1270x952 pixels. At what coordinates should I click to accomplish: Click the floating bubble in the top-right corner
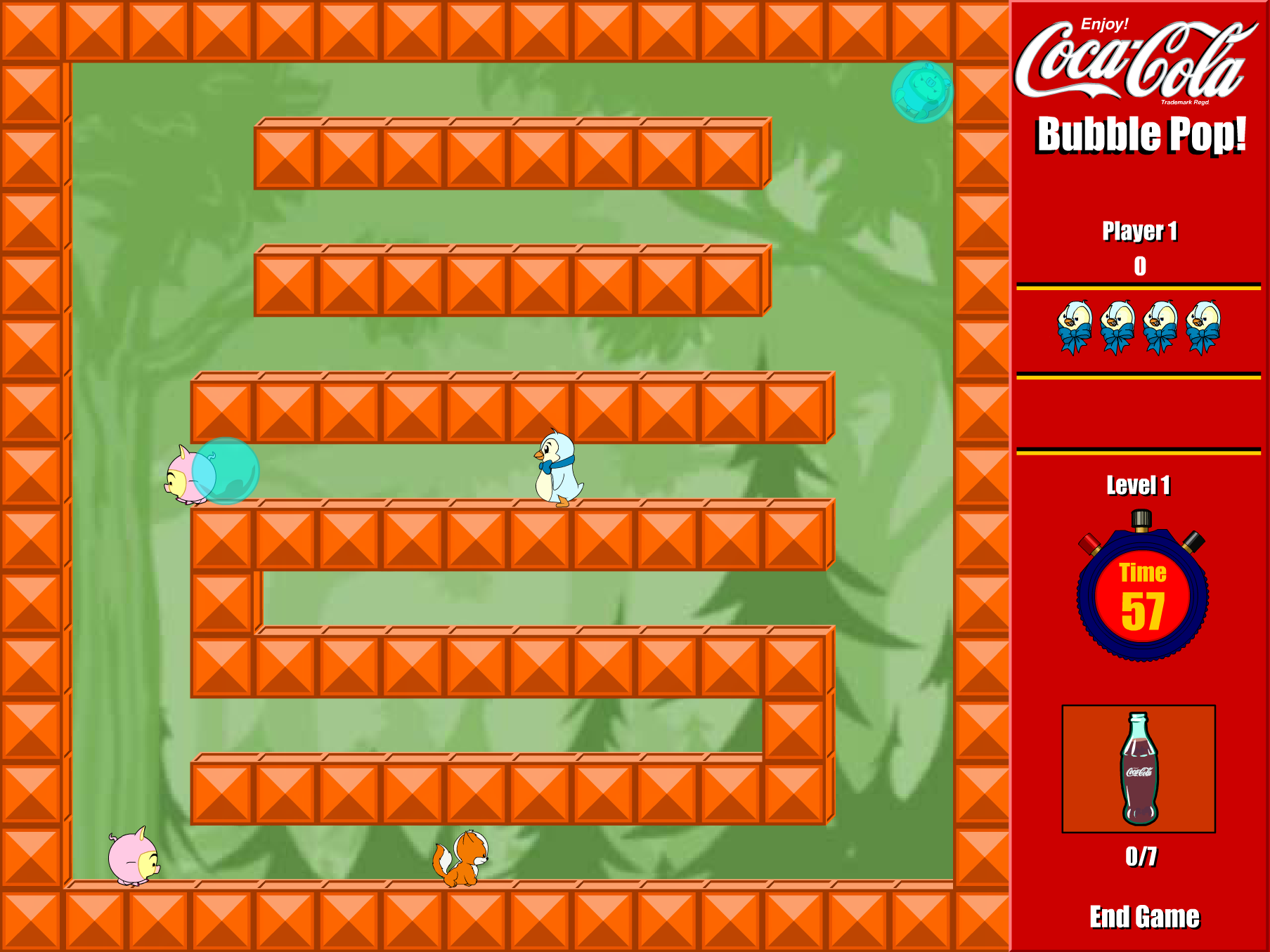(x=922, y=91)
